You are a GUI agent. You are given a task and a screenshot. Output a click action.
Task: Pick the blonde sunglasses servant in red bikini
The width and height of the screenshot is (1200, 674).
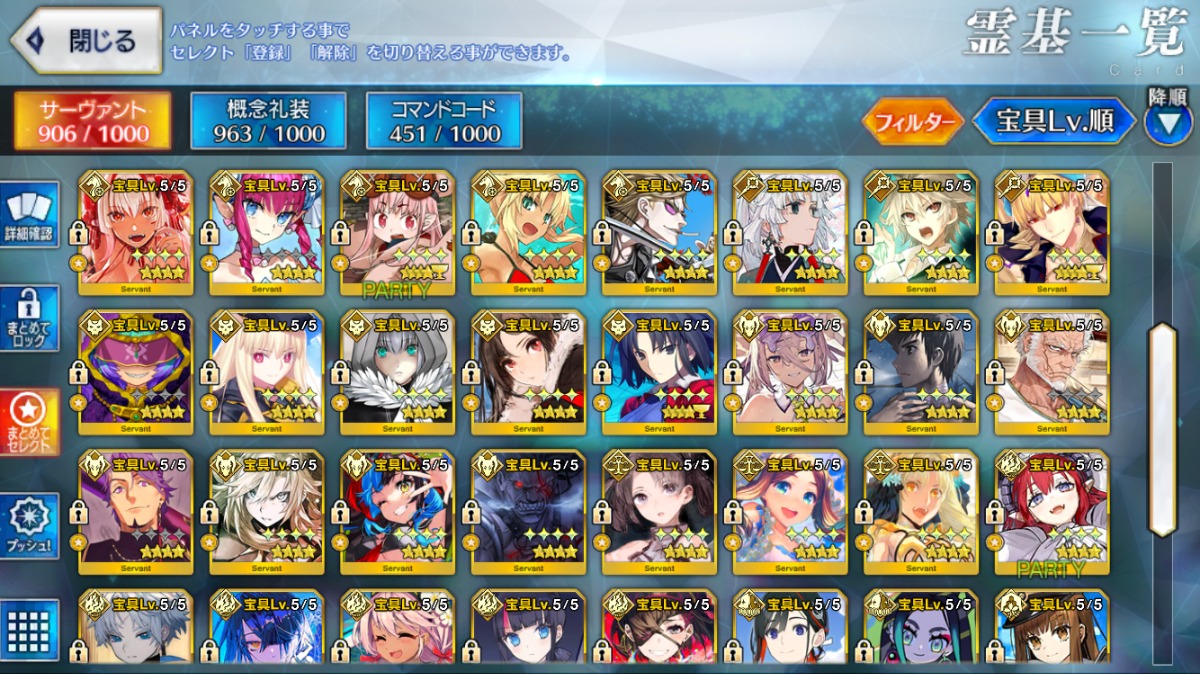(x=528, y=232)
